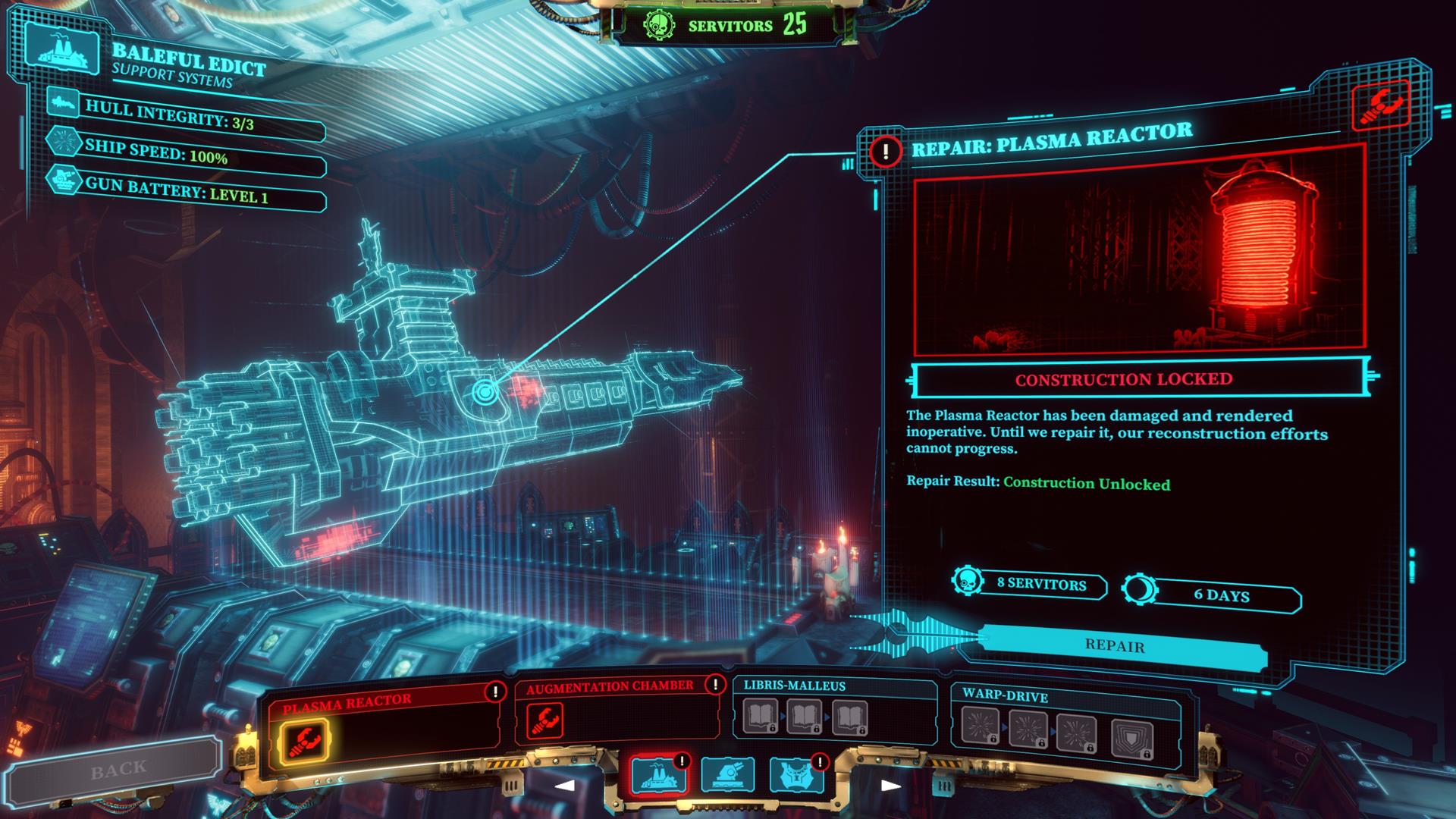Show the armour chestplate category tab
Viewport: 1456px width, 819px height.
pyautogui.click(x=796, y=775)
